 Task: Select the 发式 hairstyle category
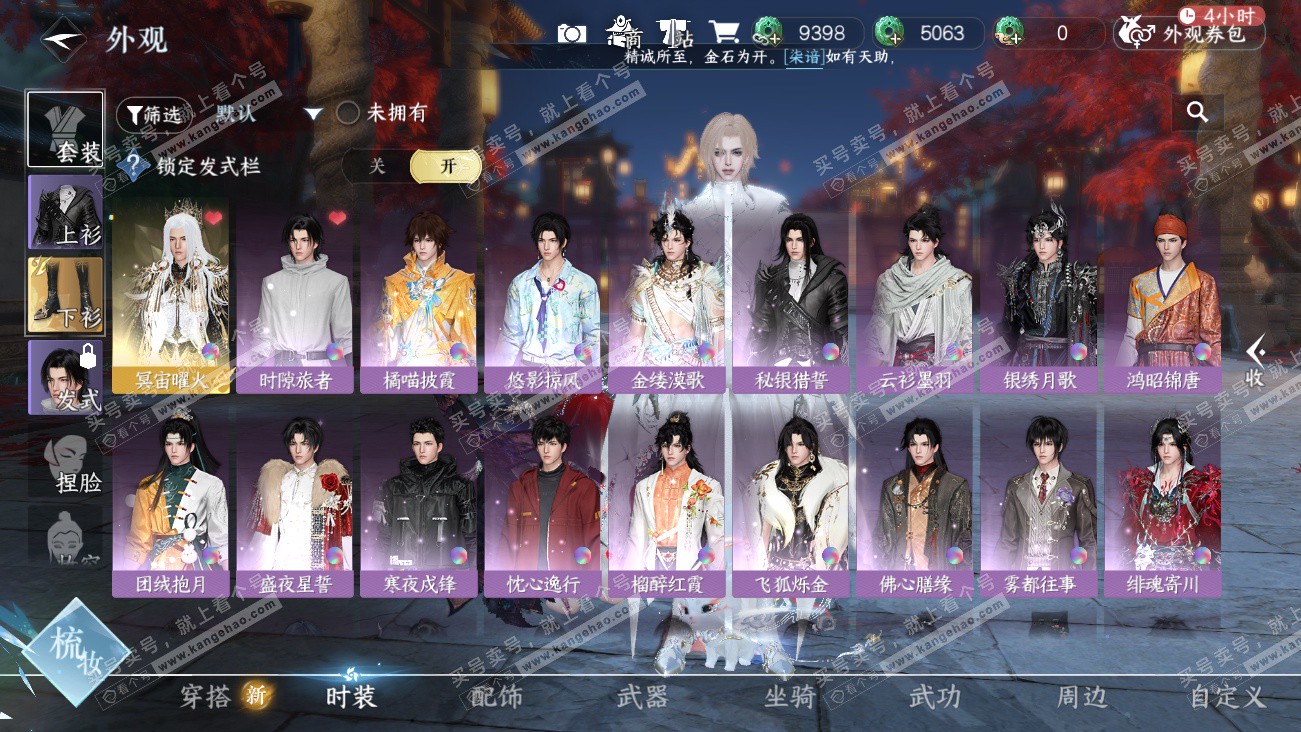coord(65,377)
